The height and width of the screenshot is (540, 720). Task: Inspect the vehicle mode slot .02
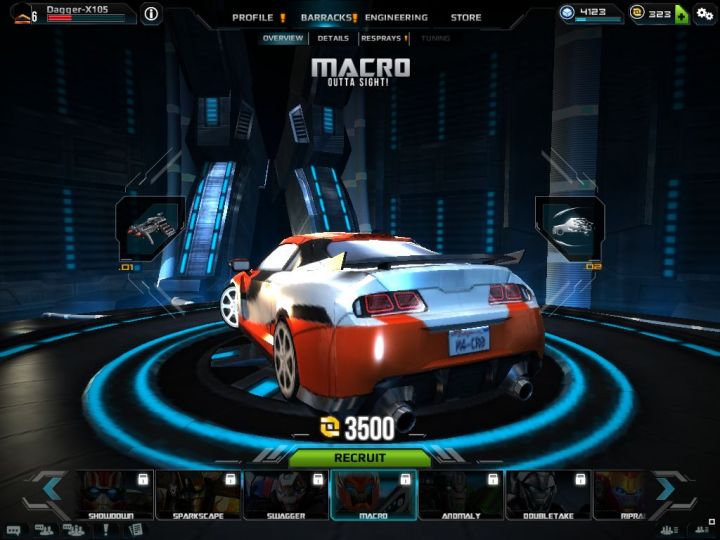[x=570, y=225]
